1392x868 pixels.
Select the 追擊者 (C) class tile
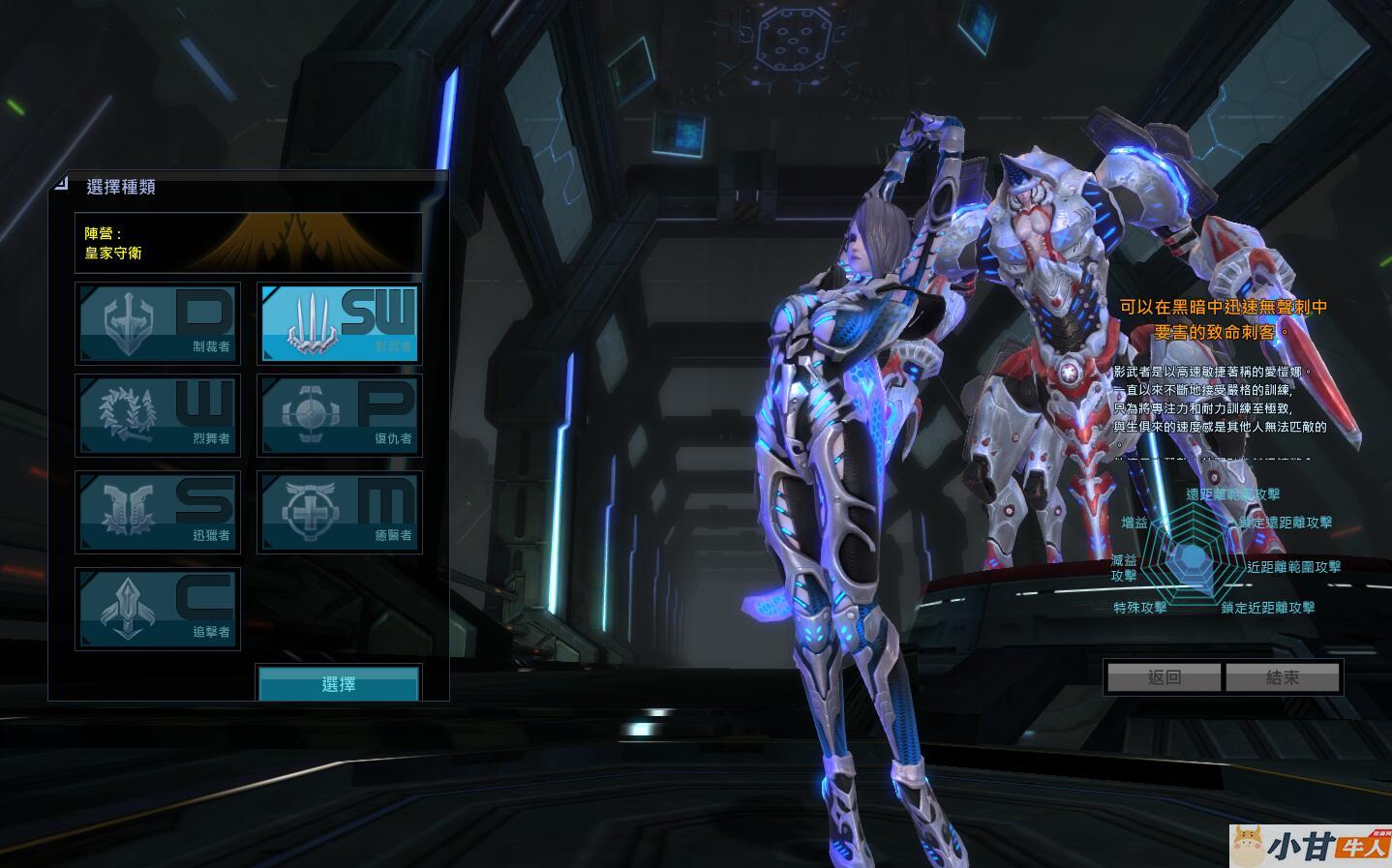point(158,609)
